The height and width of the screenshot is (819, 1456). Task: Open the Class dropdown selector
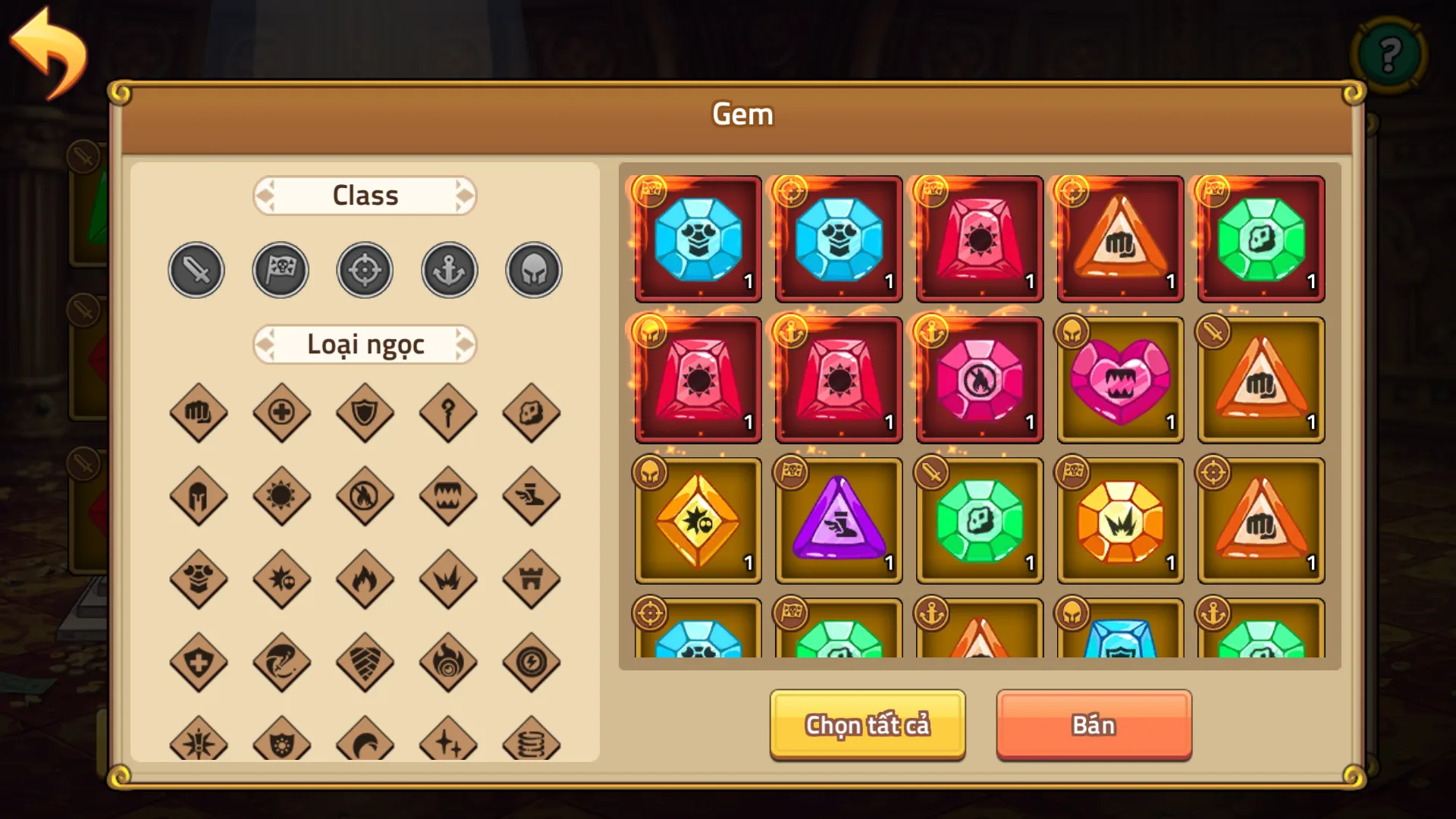(x=365, y=195)
